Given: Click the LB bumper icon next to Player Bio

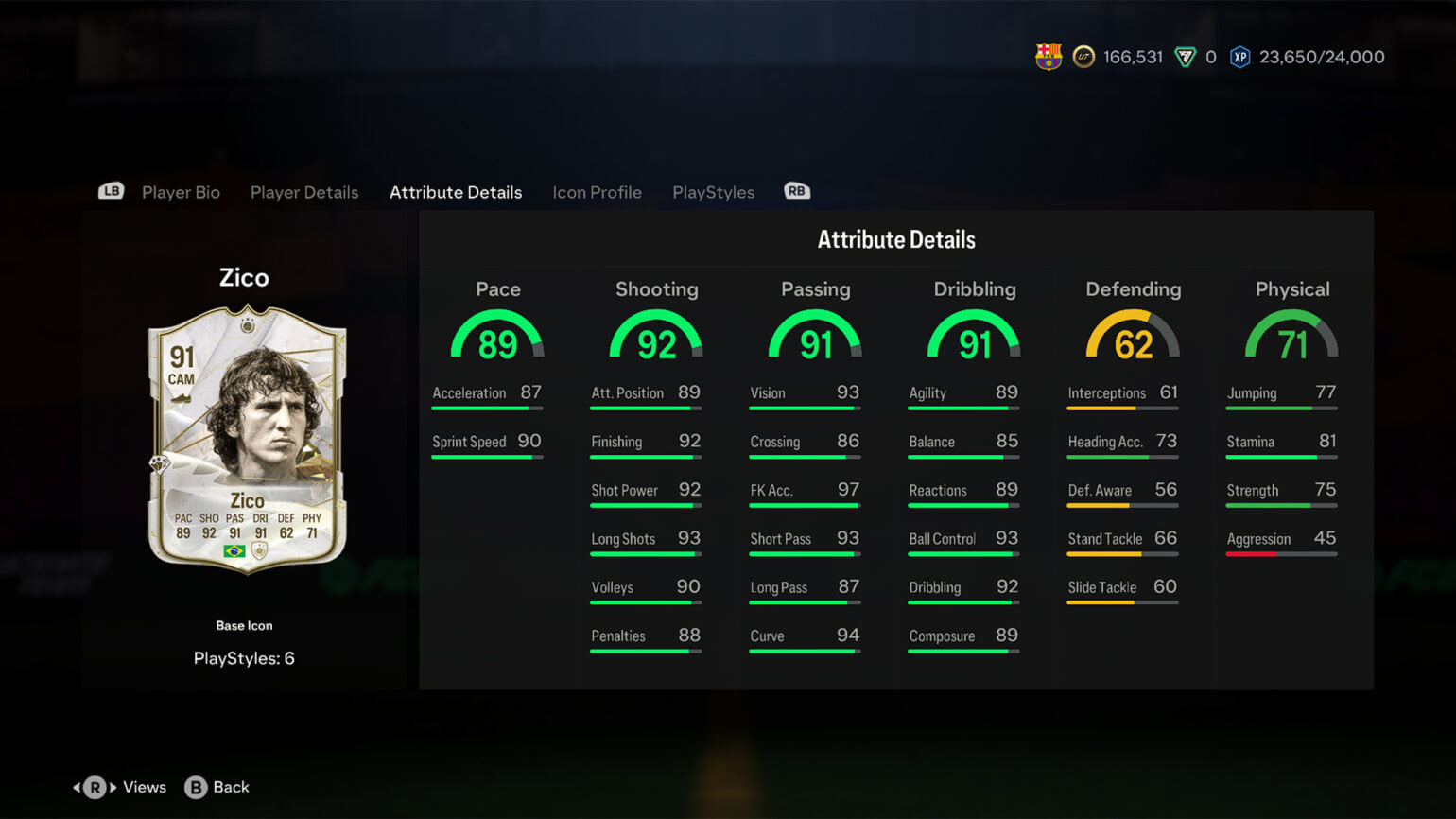Looking at the screenshot, I should tap(110, 190).
